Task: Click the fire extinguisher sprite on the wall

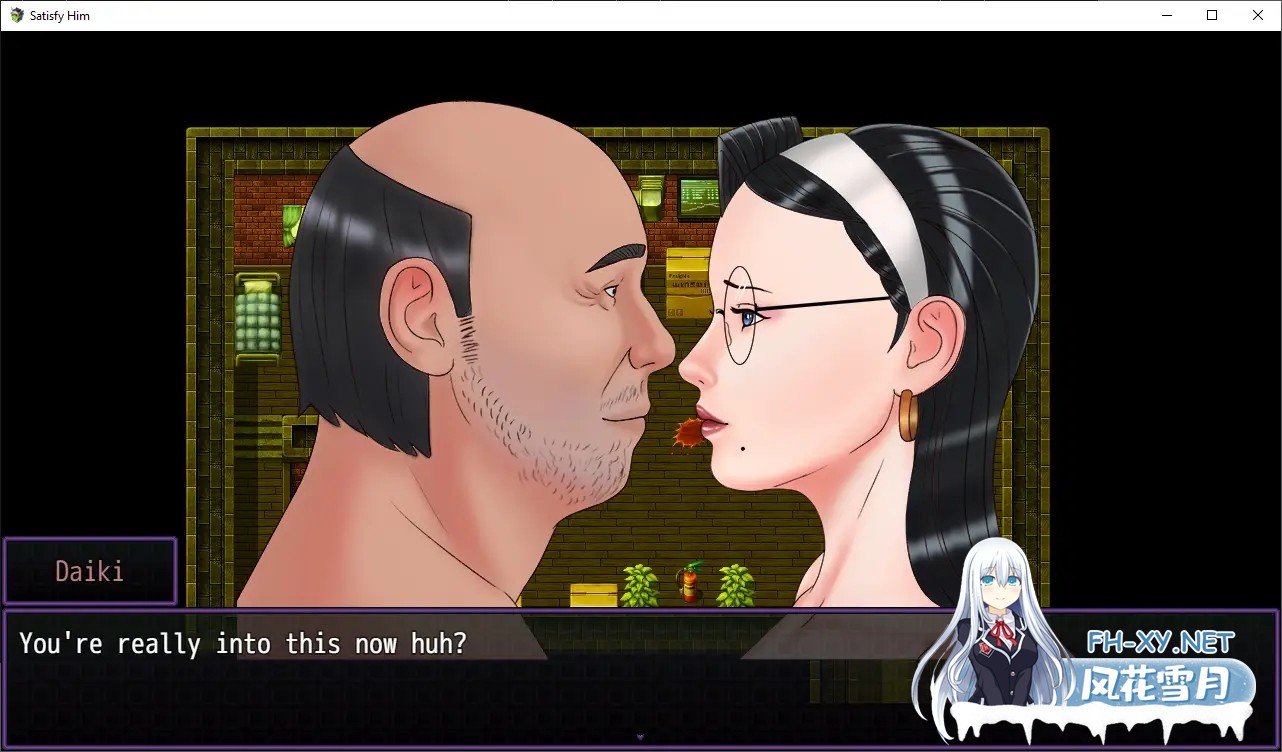Action: pyautogui.click(x=691, y=581)
